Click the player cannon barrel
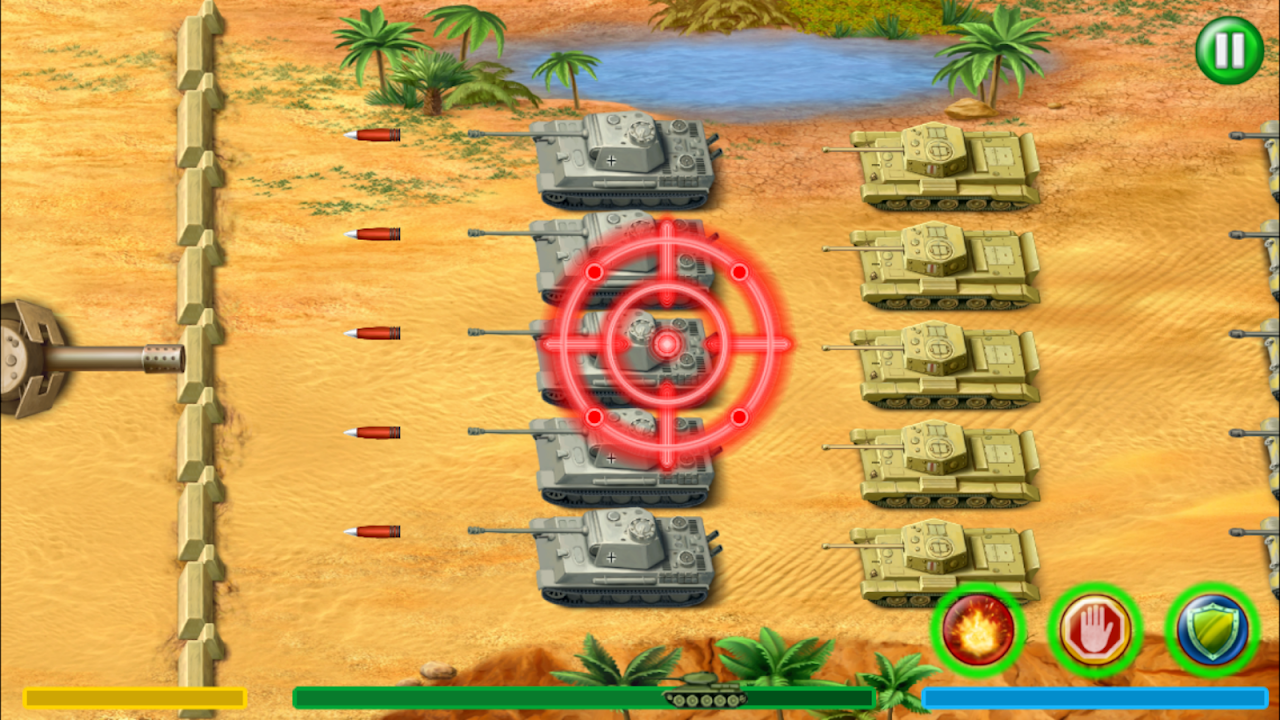 pos(110,355)
